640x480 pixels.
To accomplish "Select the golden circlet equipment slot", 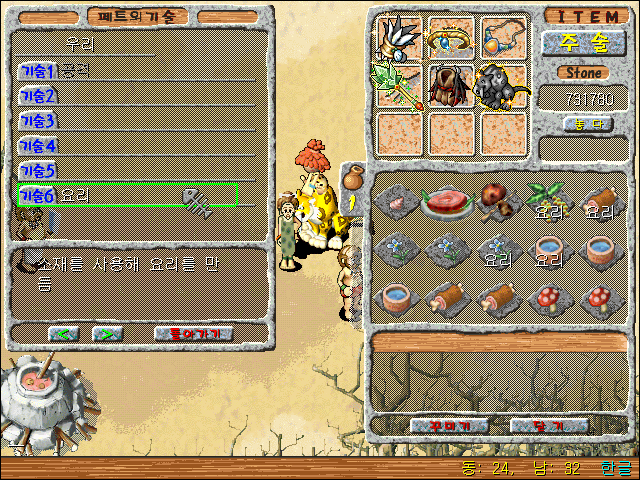I will pos(451,38).
